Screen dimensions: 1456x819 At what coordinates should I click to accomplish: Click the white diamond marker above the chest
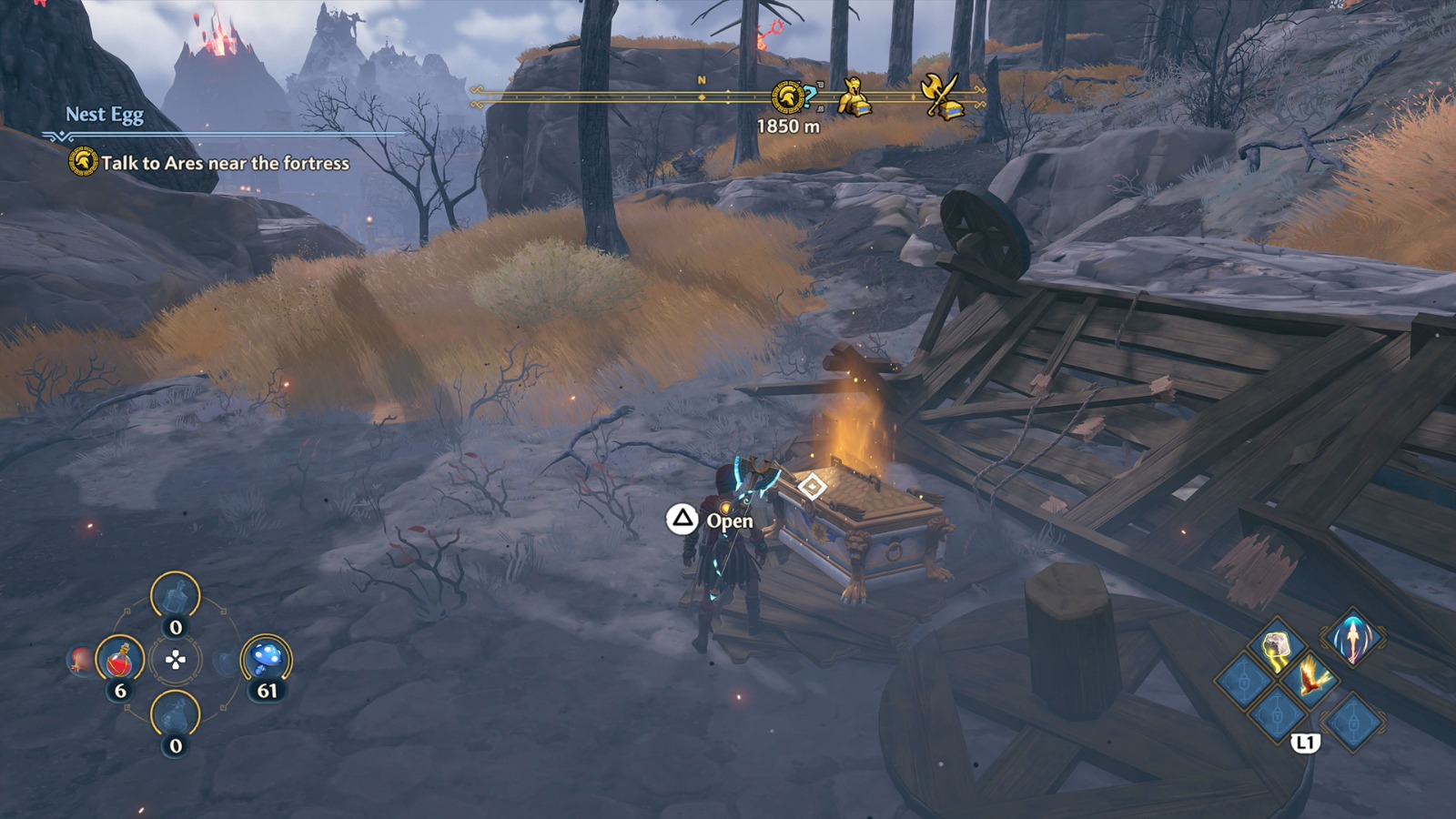coord(813,487)
